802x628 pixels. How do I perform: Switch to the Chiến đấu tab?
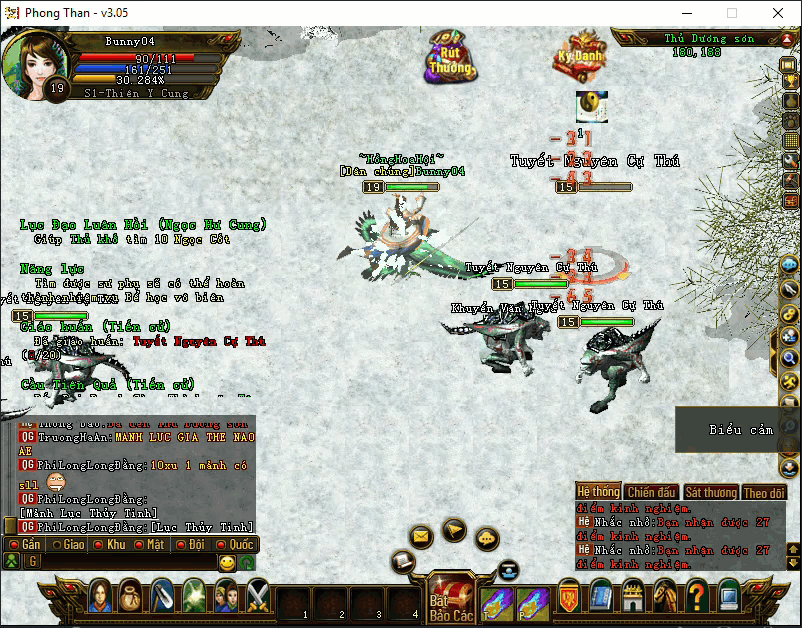651,492
